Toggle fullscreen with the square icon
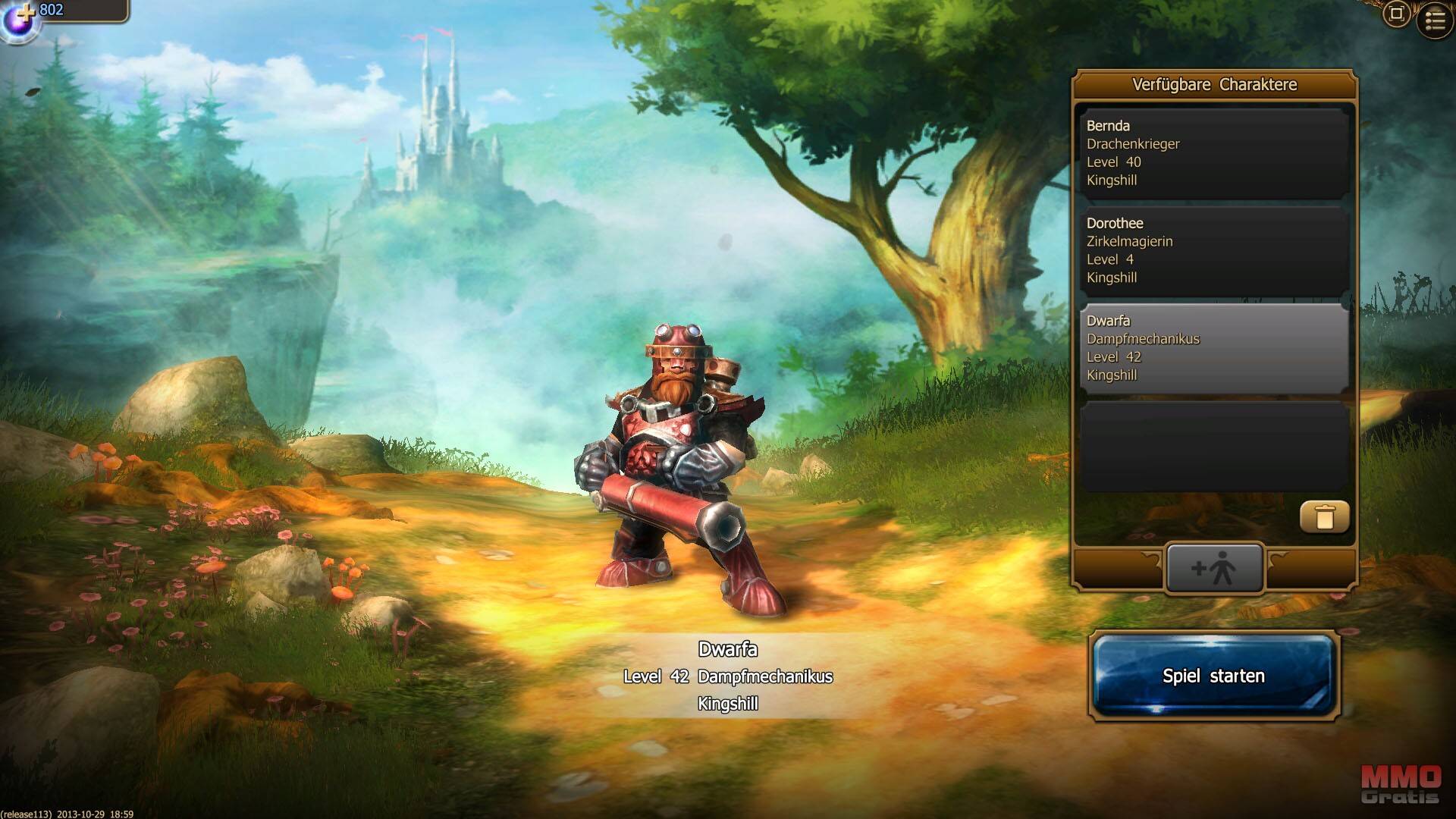 pyautogui.click(x=1396, y=14)
